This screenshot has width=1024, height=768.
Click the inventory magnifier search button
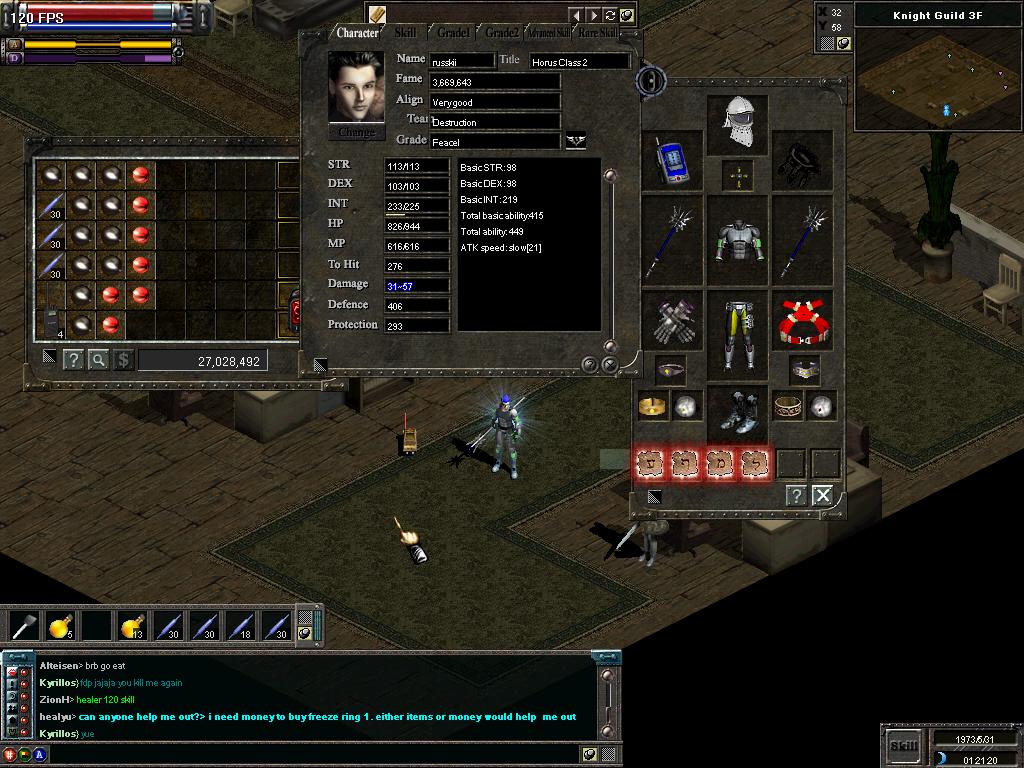tap(98, 360)
